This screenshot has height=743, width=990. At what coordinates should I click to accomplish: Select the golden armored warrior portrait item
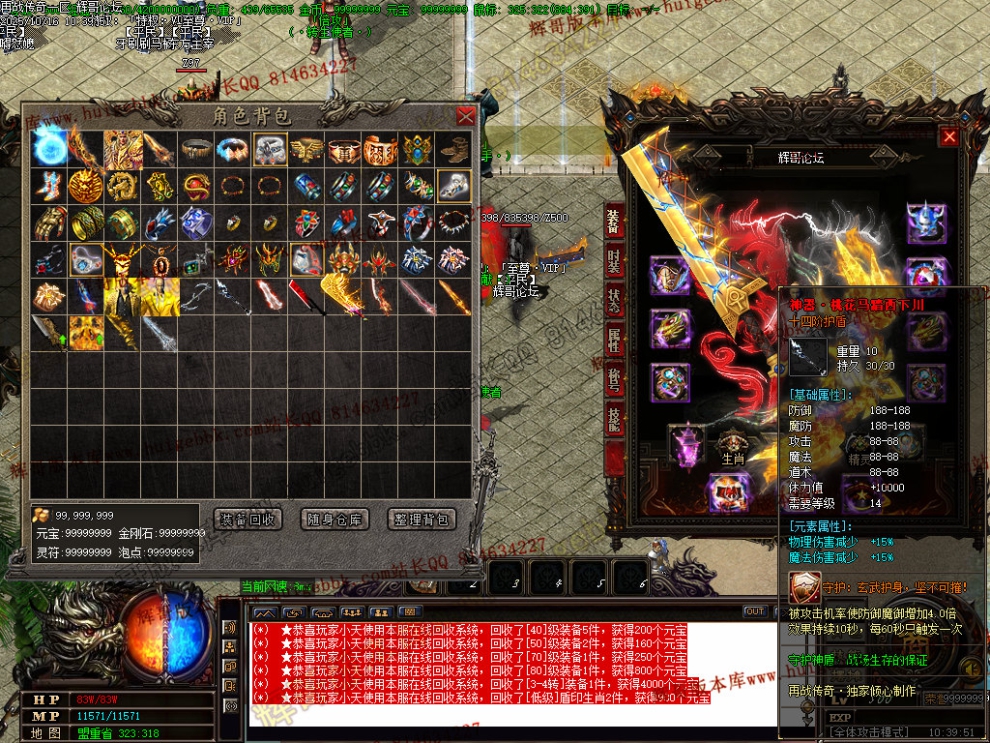point(123,148)
